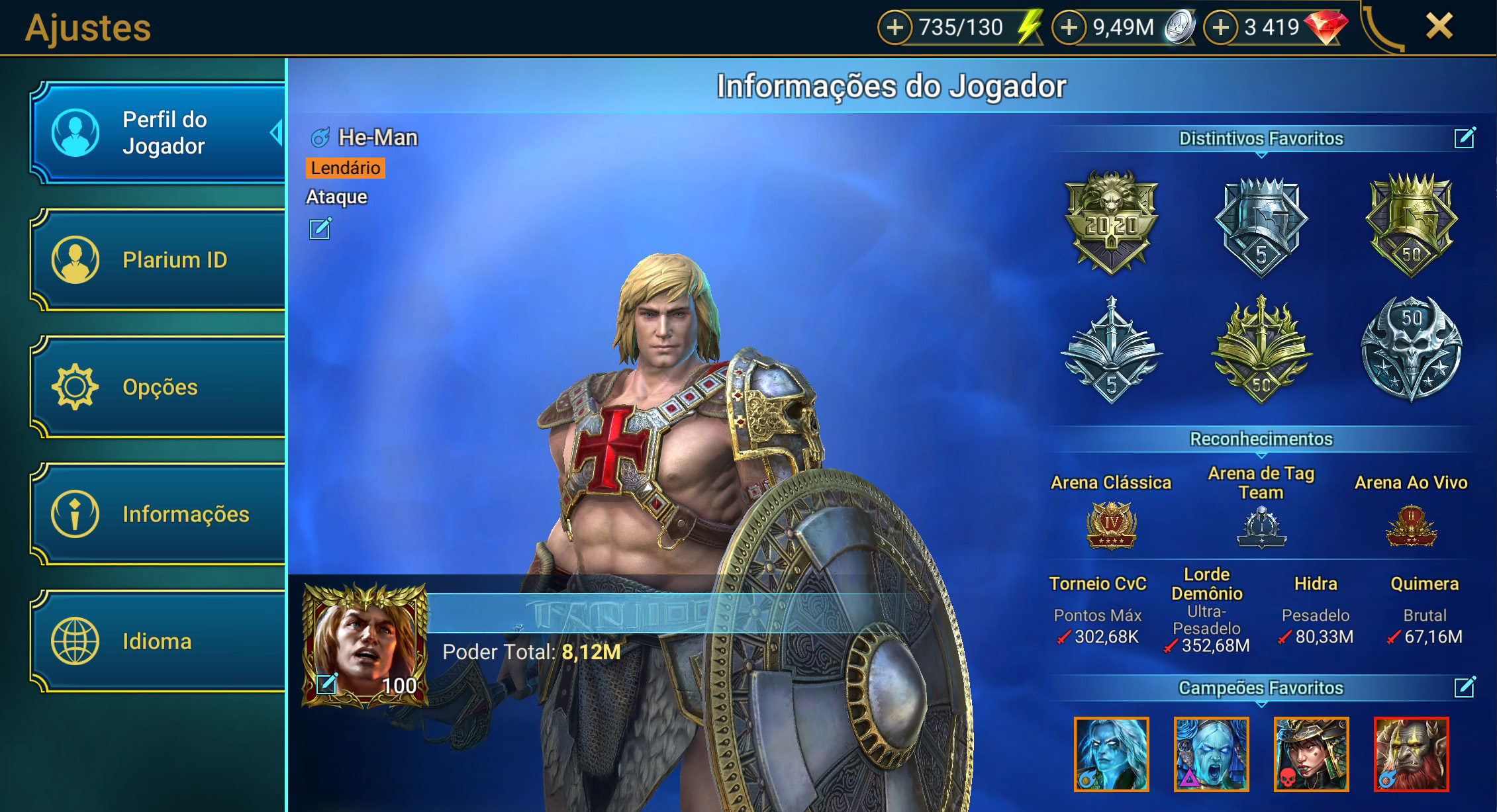Open the Perfil do Jogador tab
1497x812 pixels.
[x=159, y=132]
